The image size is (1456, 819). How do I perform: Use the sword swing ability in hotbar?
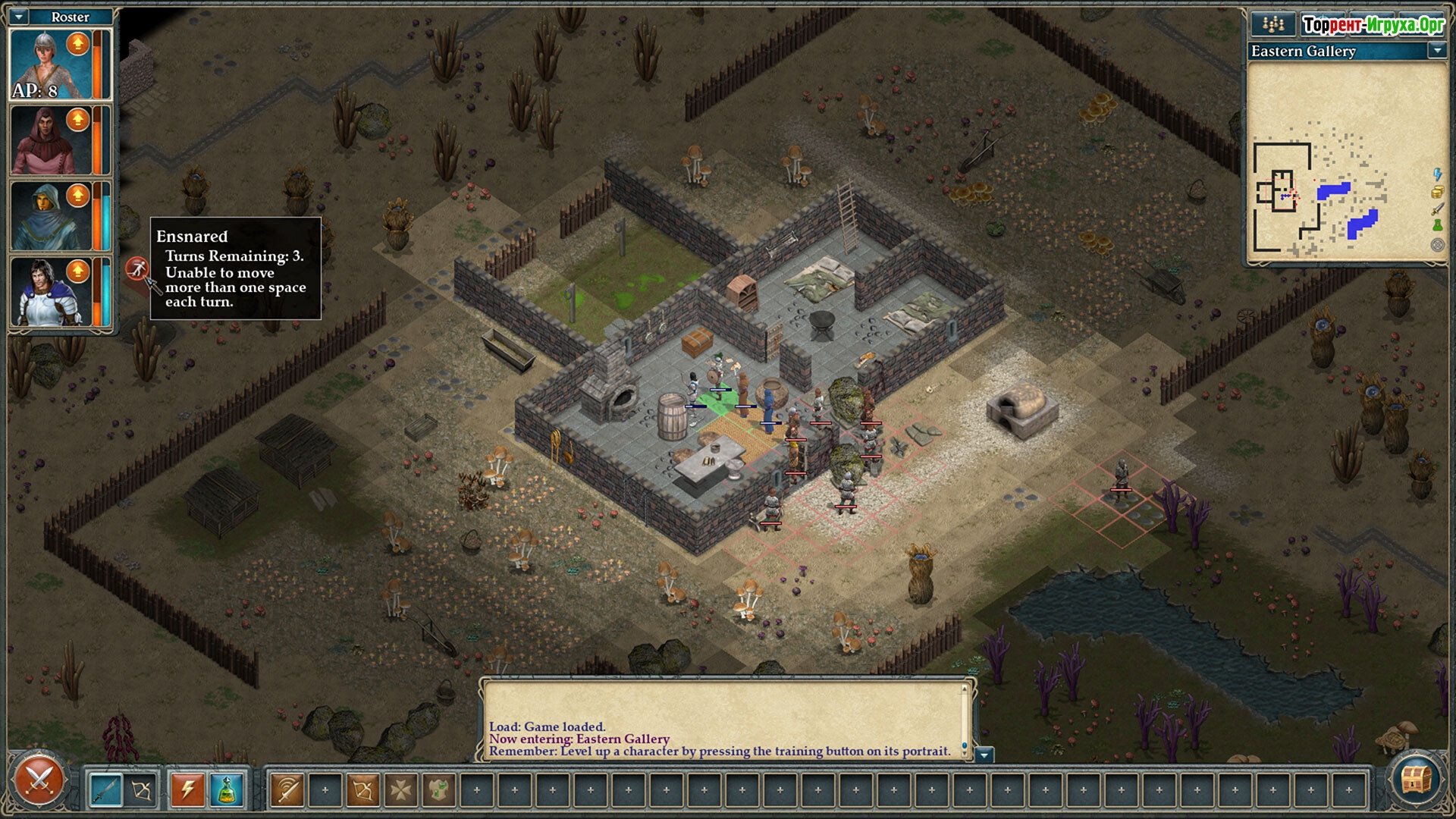287,790
